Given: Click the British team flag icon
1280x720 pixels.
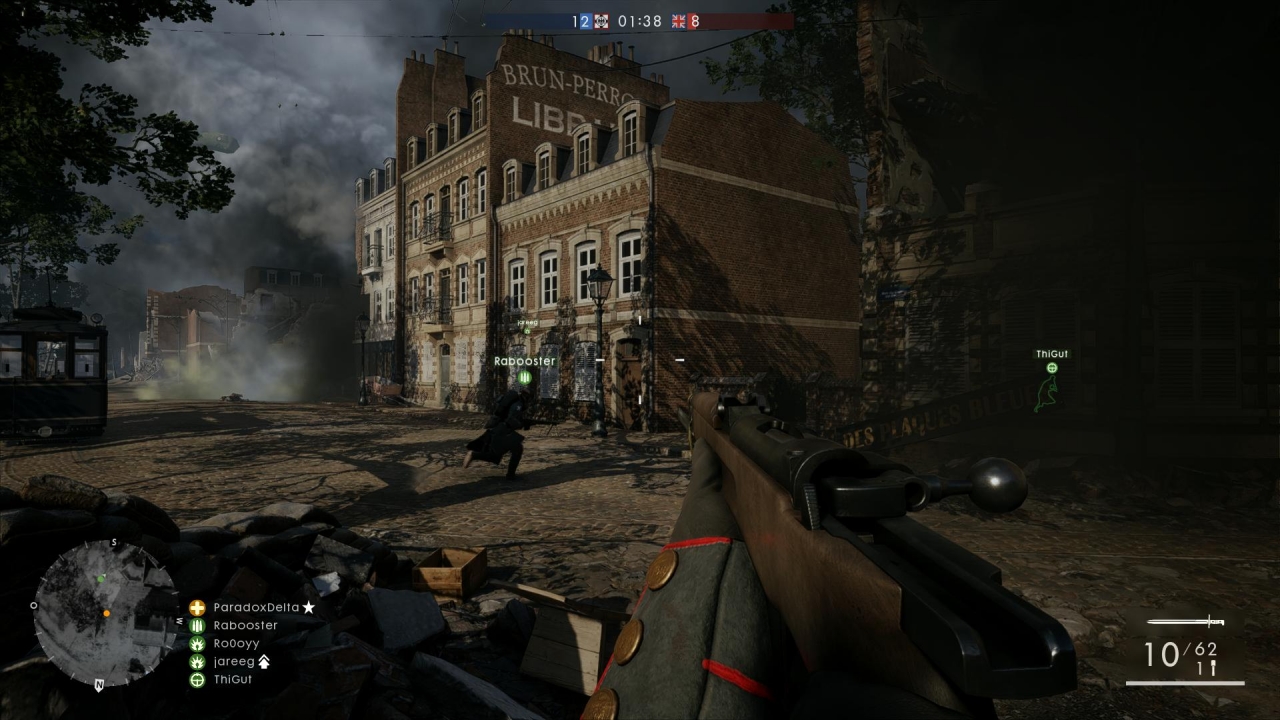Looking at the screenshot, I should point(680,21).
